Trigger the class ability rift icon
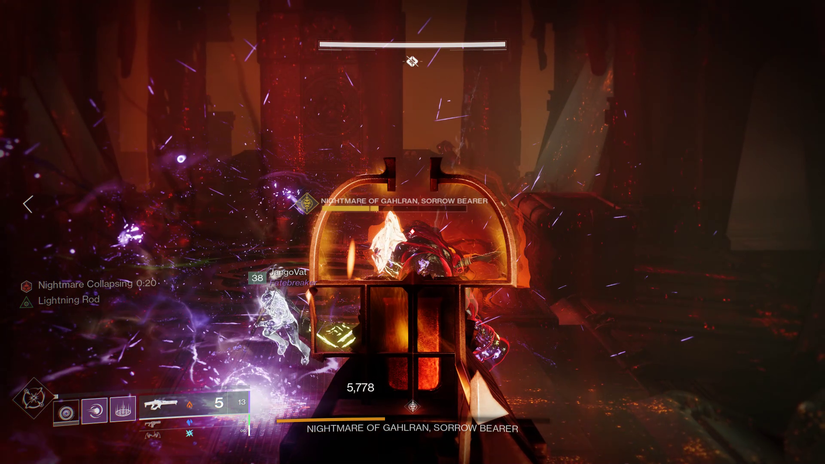825x464 pixels. click(123, 409)
